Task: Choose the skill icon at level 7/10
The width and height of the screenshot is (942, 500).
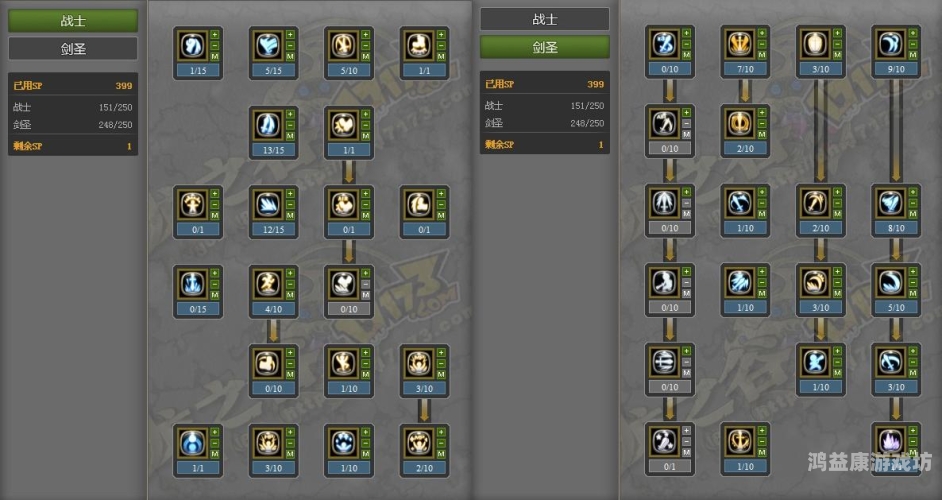Action: coord(739,44)
